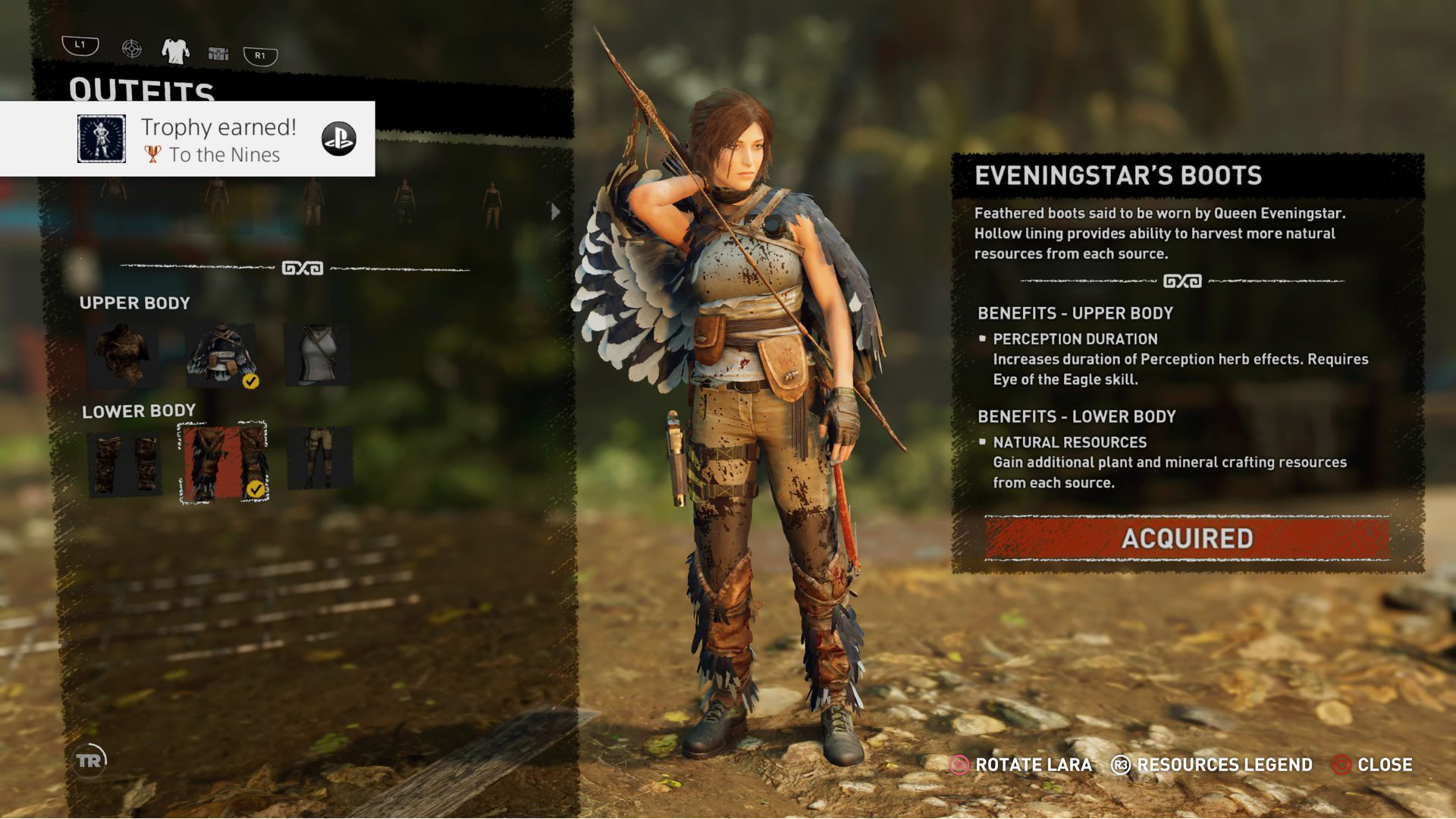Toggle the checkmark on the equipped upper body outfit

tap(251, 381)
